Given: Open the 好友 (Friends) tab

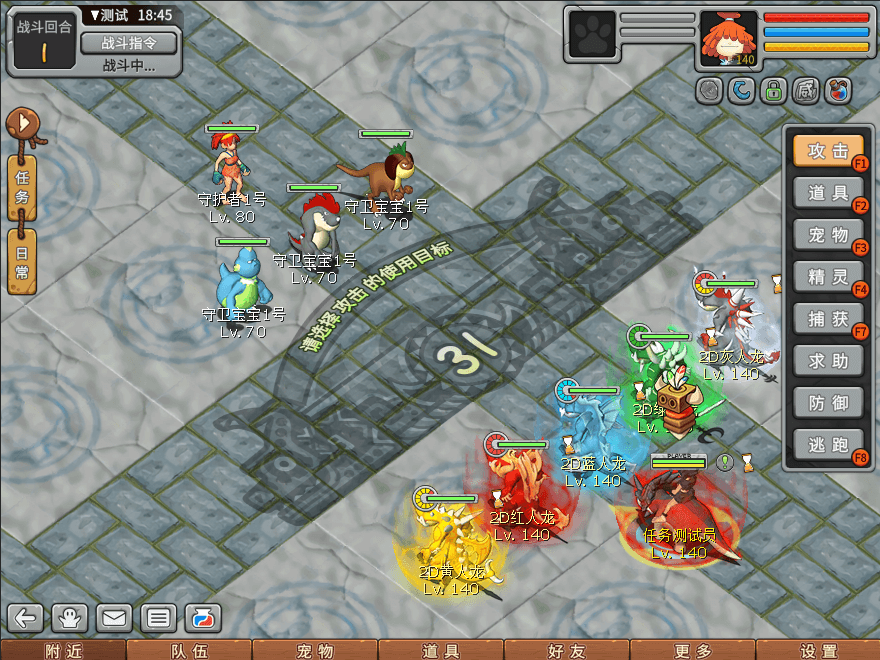Looking at the screenshot, I should point(567,650).
